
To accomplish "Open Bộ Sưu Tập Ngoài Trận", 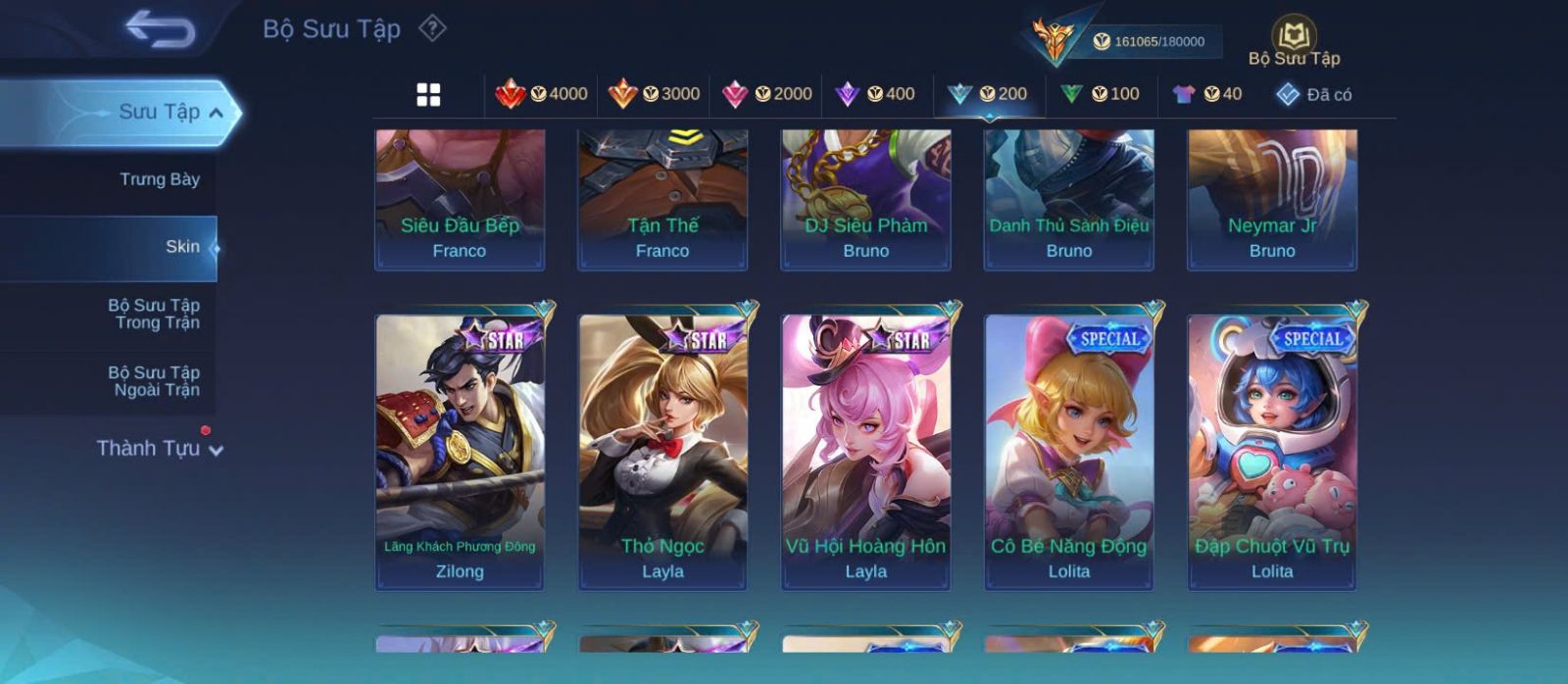I will pos(154,381).
